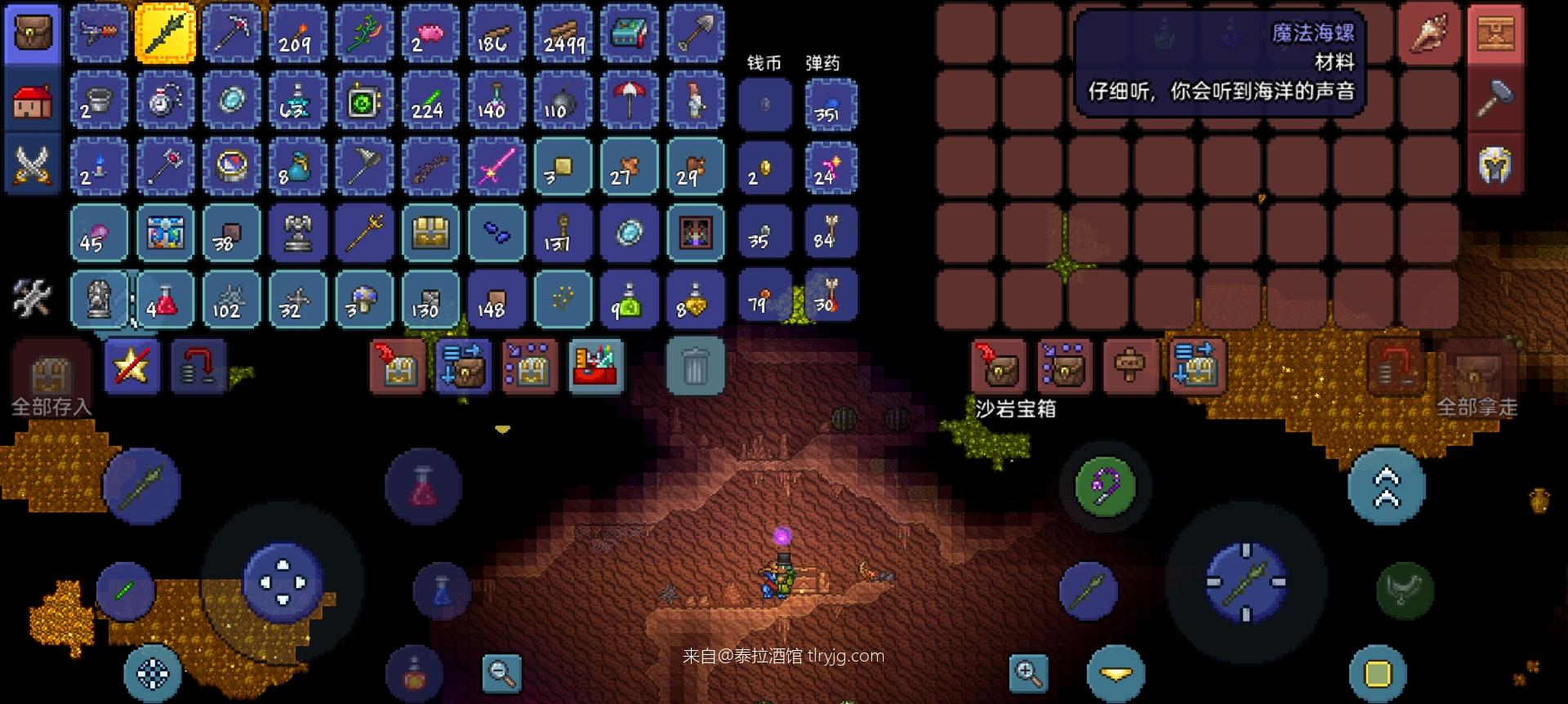
Task: Select the red umbrella inventory slot
Action: [629, 100]
